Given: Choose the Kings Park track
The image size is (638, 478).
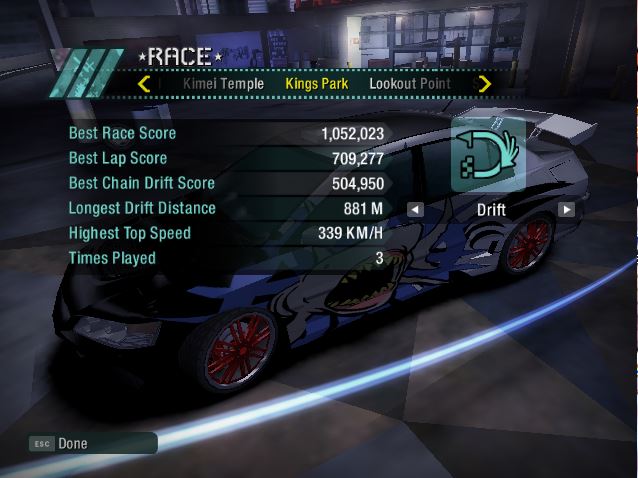Looking at the screenshot, I should pyautogui.click(x=316, y=84).
